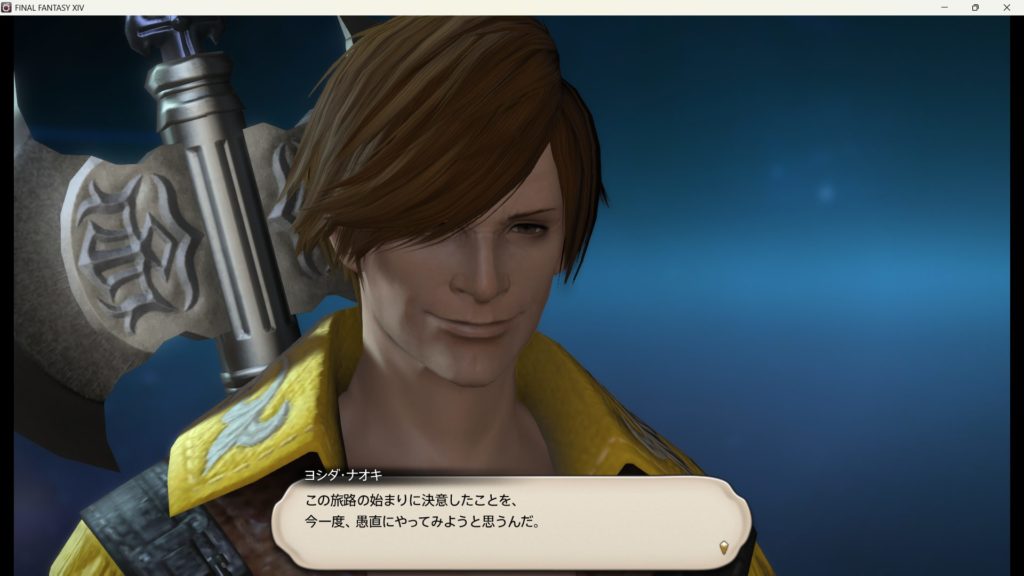Restore down the game window
The width and height of the screenshot is (1024, 576).
[975, 7]
